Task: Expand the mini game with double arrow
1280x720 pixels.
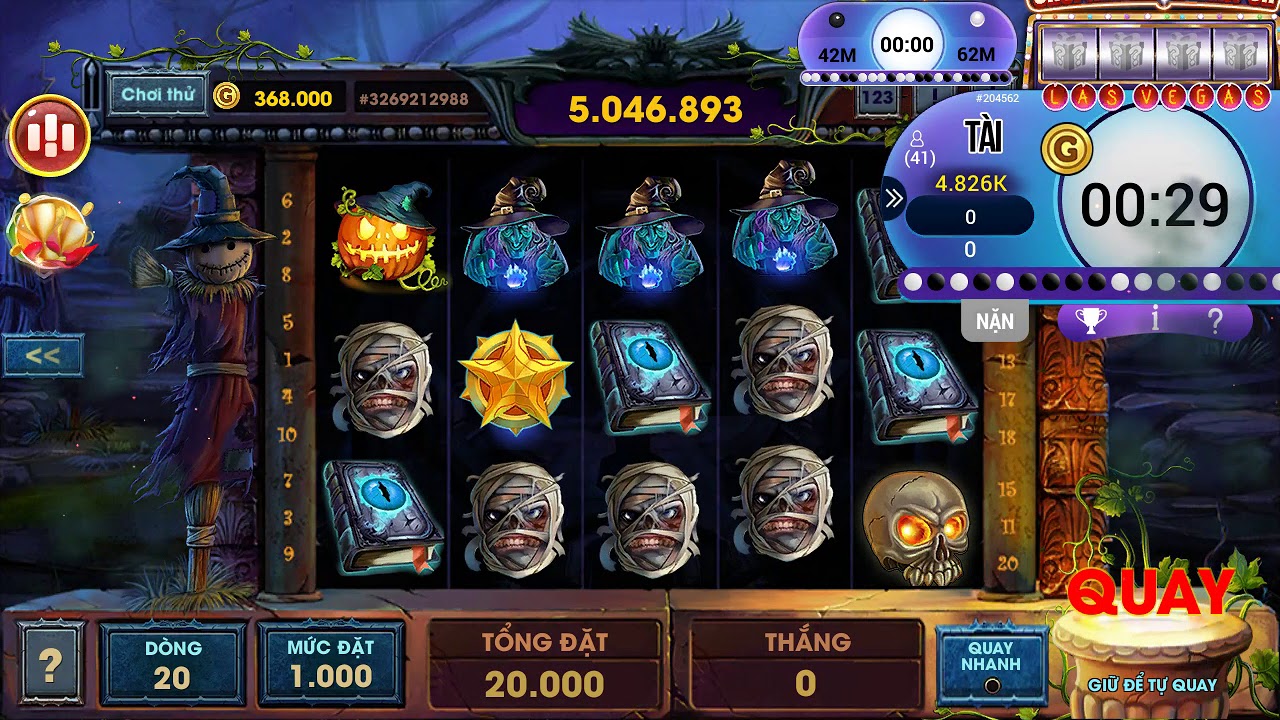Action: coord(894,199)
